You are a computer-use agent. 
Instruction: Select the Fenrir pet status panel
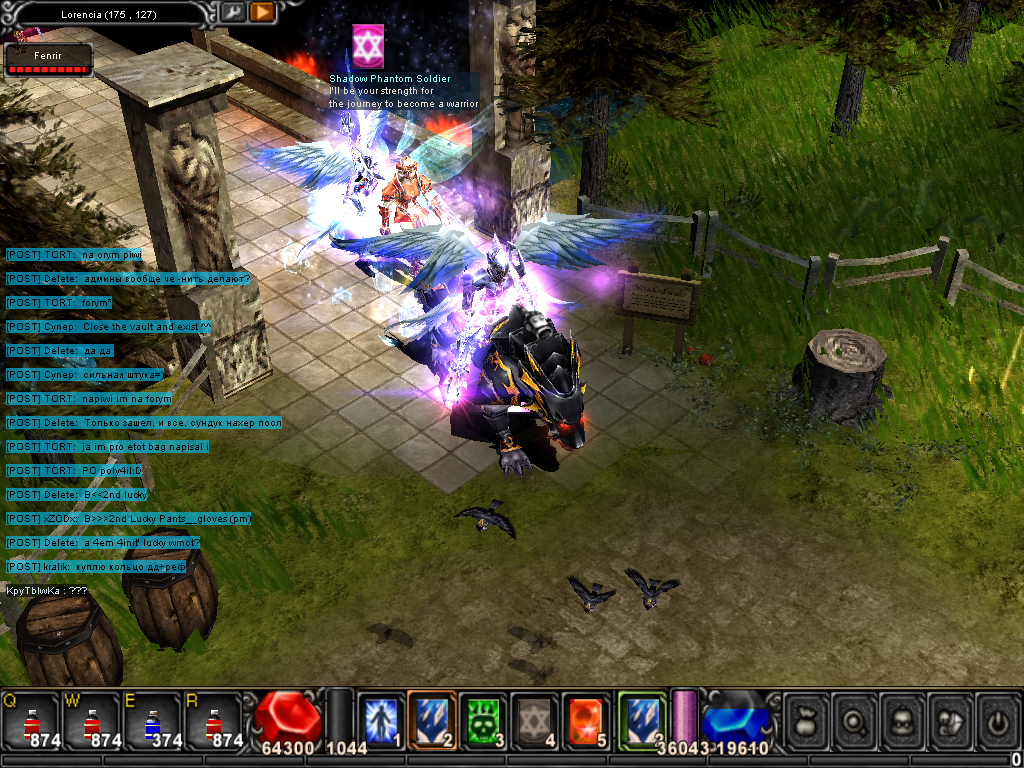tap(48, 61)
